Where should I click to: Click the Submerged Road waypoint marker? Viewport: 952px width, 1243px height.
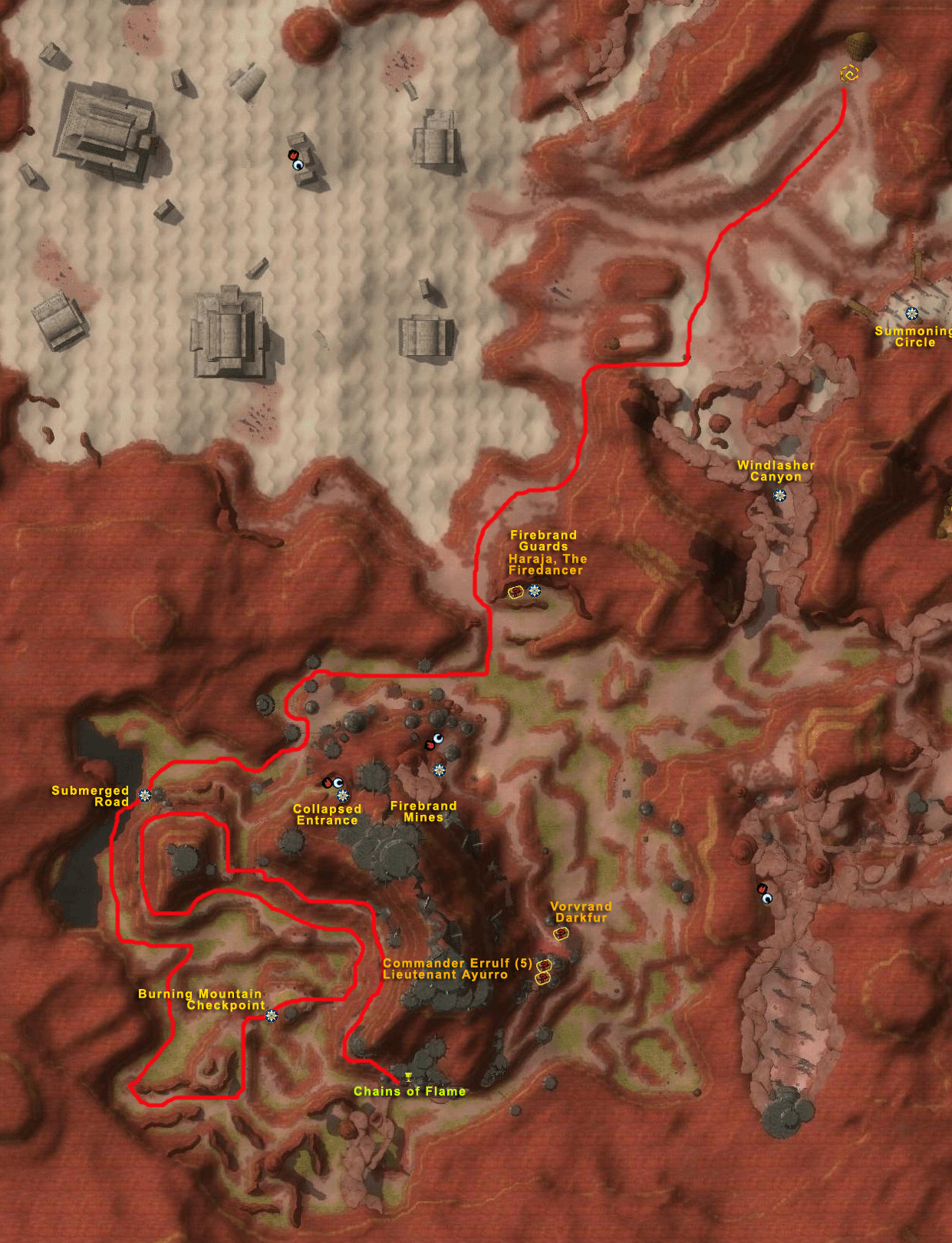coord(144,795)
